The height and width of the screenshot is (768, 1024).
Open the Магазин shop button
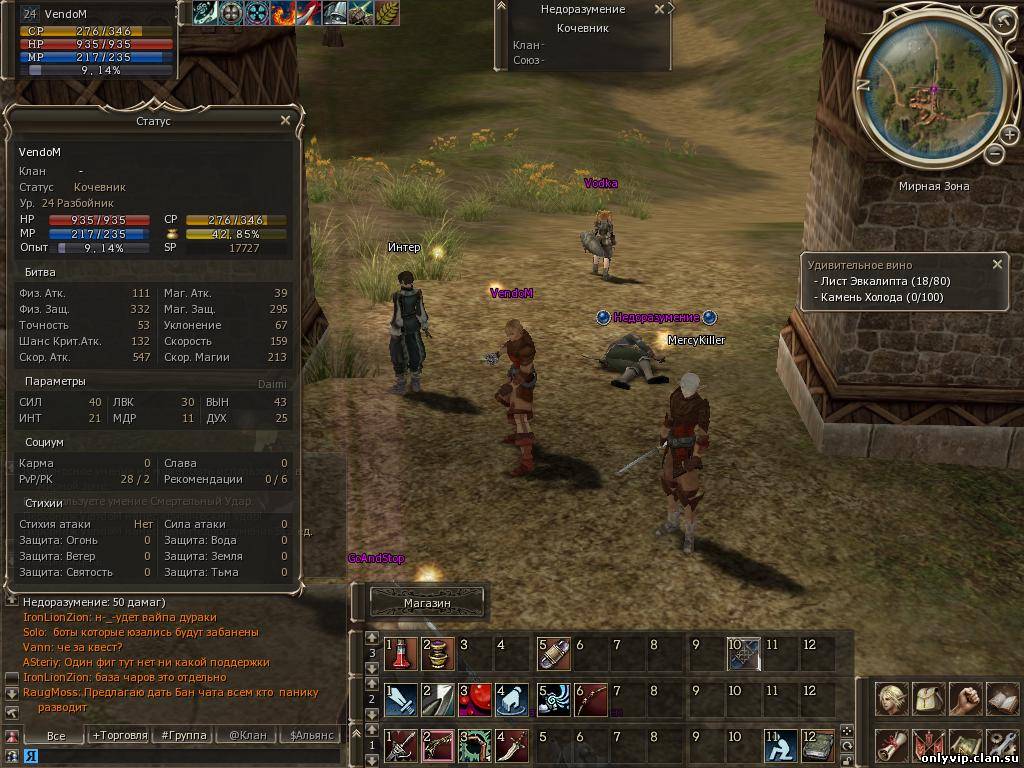pyautogui.click(x=427, y=603)
